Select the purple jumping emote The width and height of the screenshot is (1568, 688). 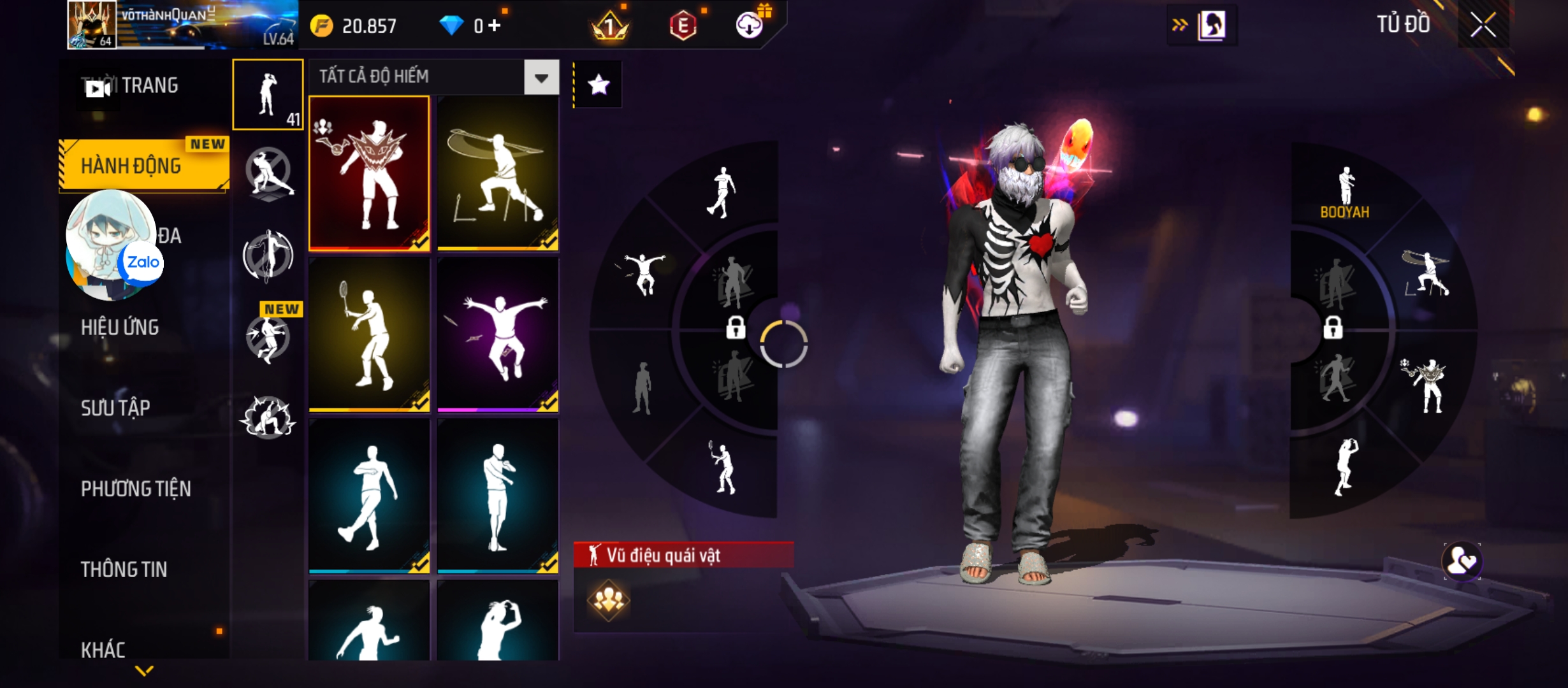tap(498, 334)
